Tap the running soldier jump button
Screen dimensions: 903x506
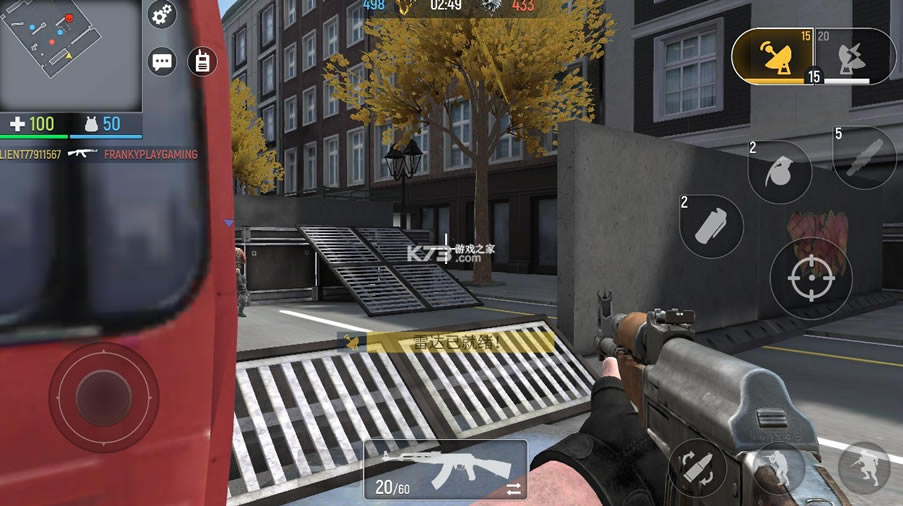coord(863,468)
